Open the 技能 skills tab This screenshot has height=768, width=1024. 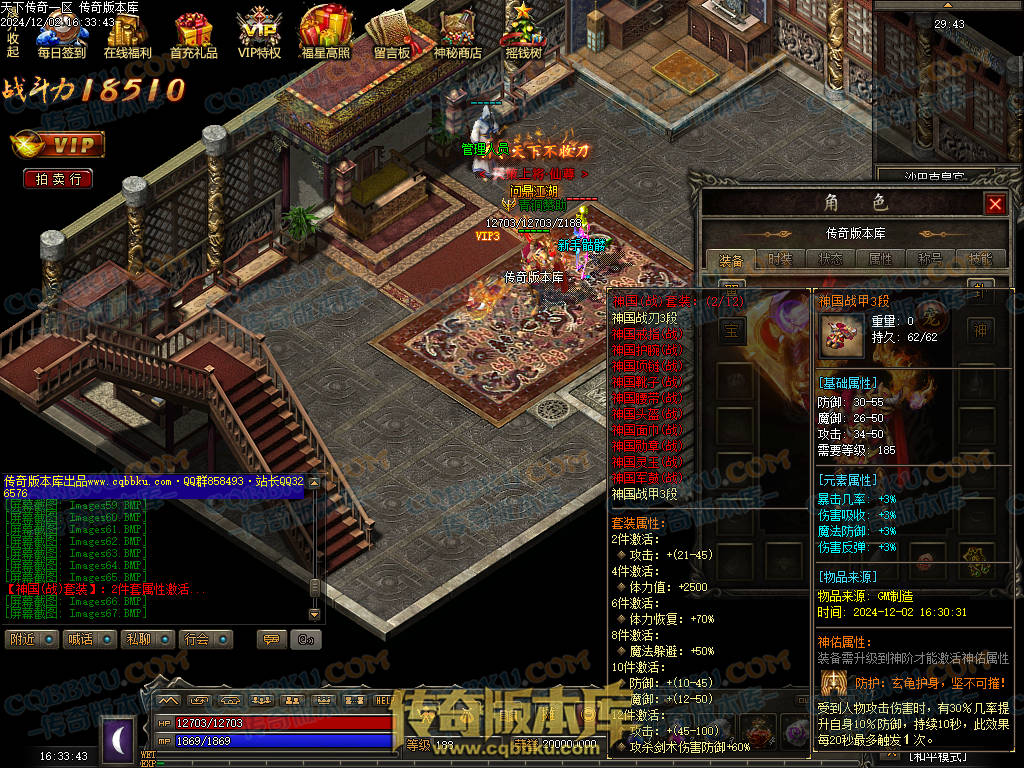pos(981,259)
